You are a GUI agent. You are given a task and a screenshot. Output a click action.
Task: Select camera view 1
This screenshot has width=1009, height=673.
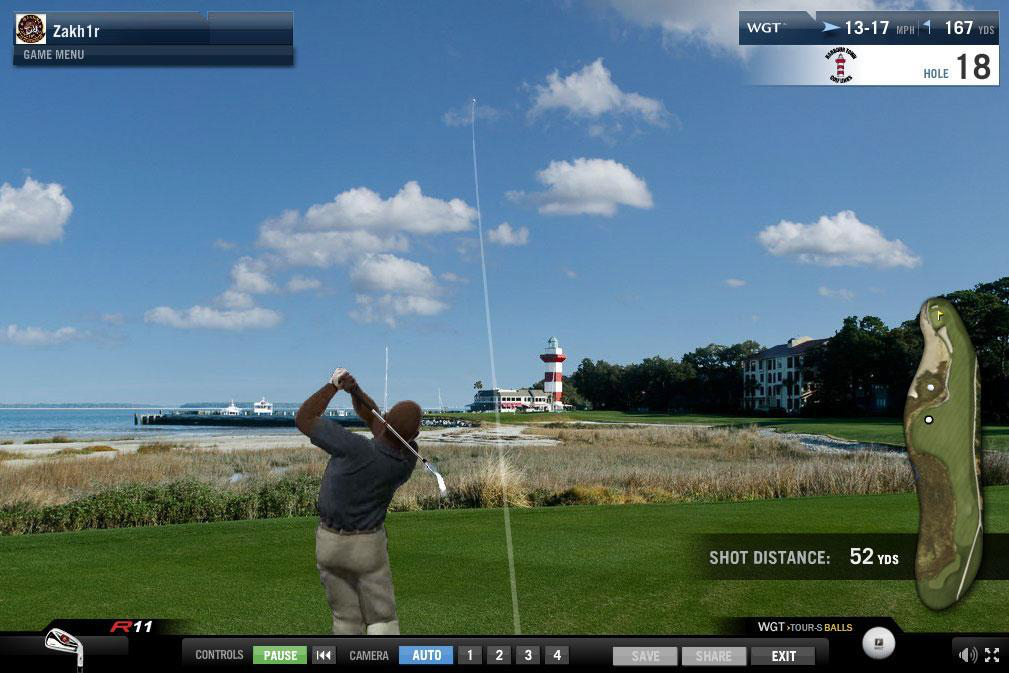(470, 655)
